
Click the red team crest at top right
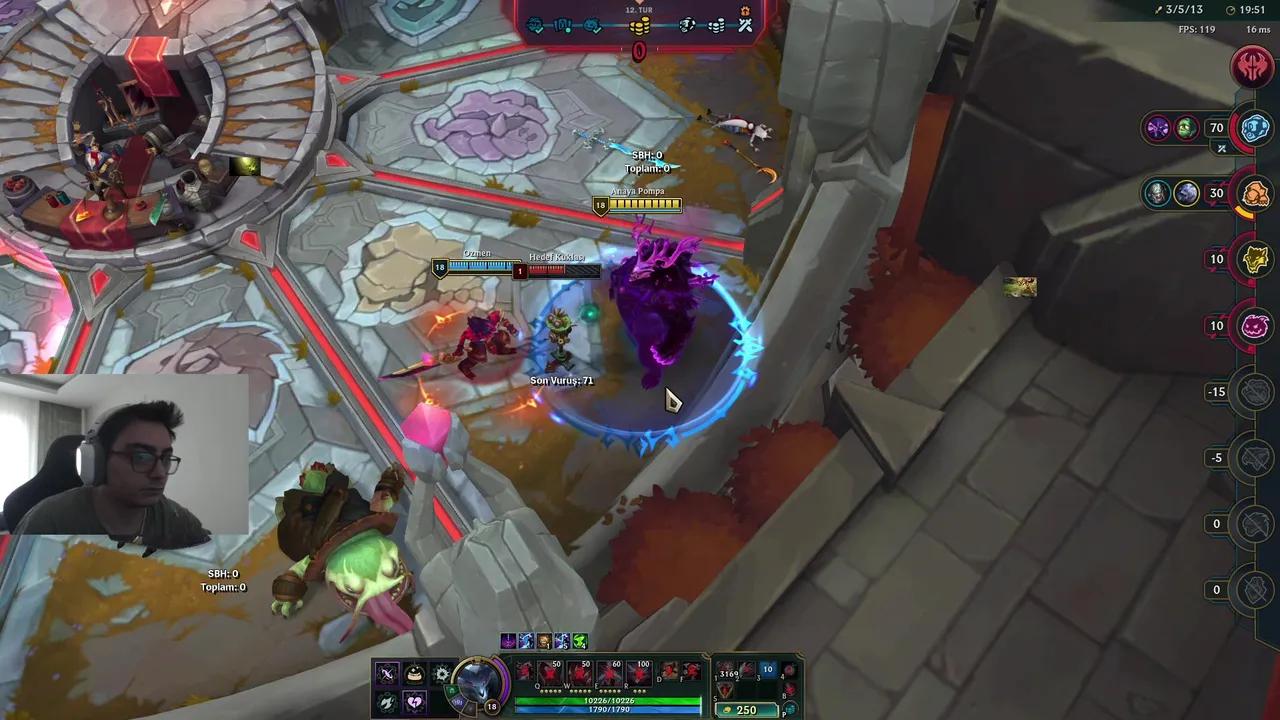[1253, 67]
